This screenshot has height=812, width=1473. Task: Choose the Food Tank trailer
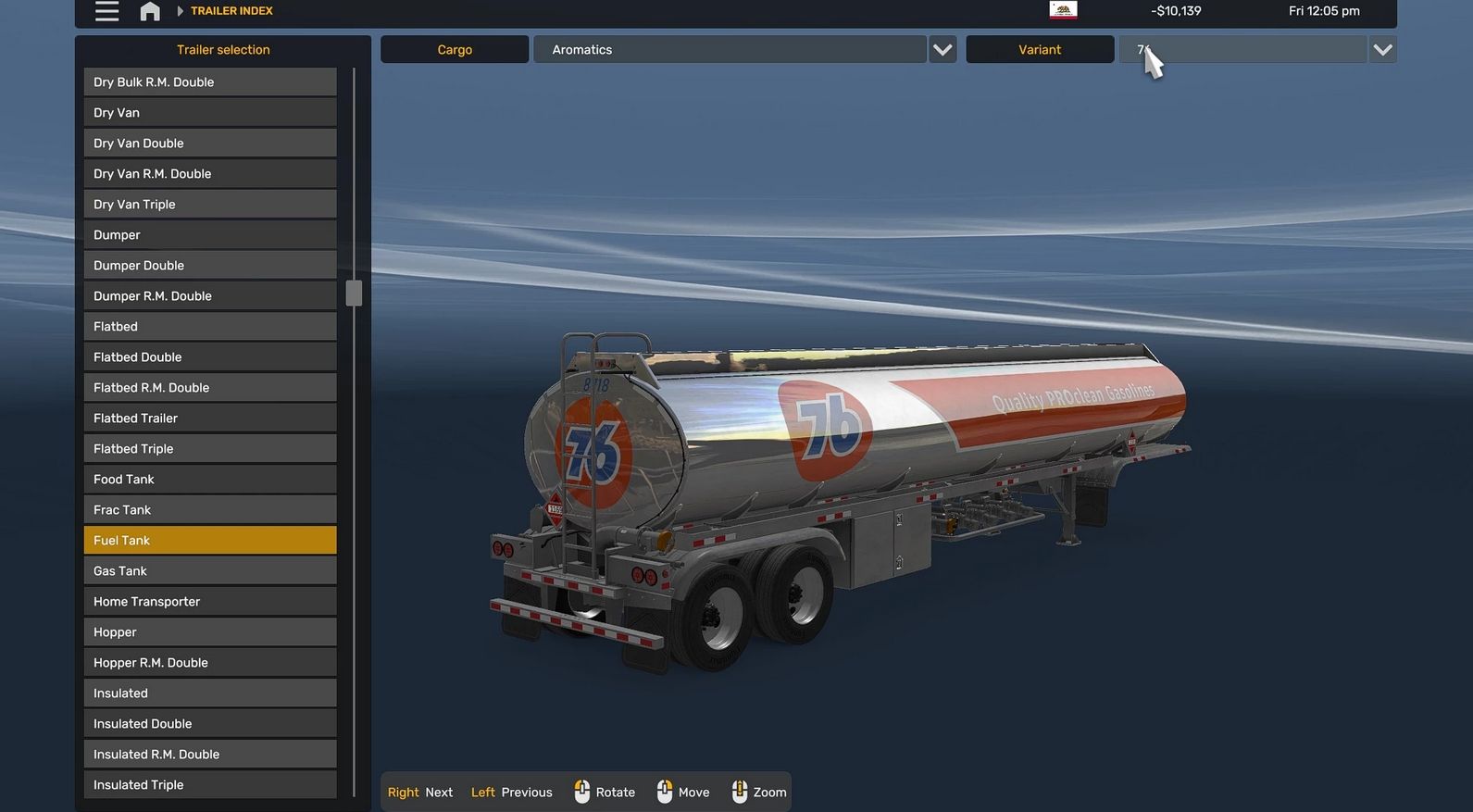click(x=210, y=480)
